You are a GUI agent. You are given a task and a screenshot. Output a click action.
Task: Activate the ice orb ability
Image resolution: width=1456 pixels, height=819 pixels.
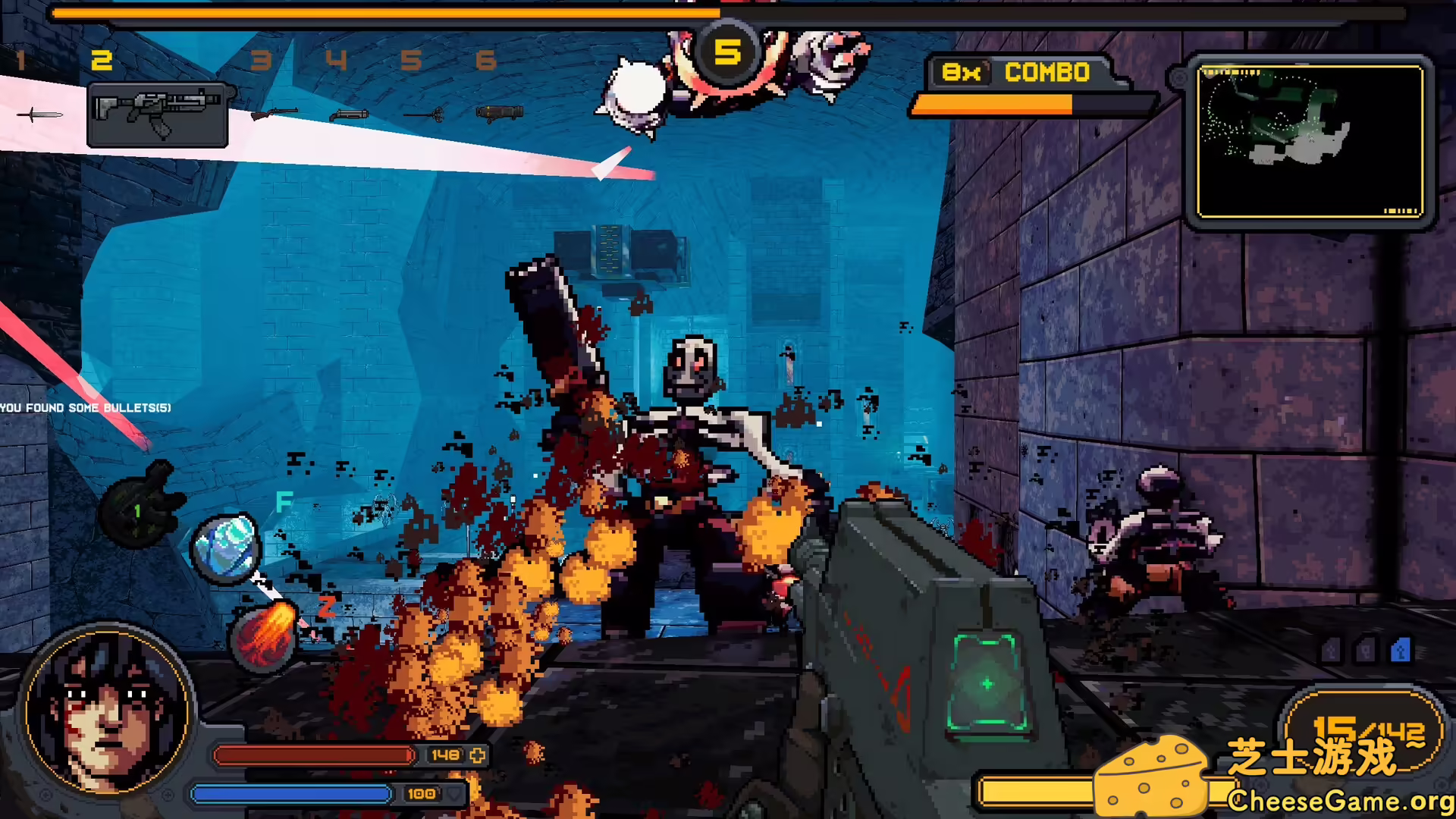pyautogui.click(x=225, y=548)
